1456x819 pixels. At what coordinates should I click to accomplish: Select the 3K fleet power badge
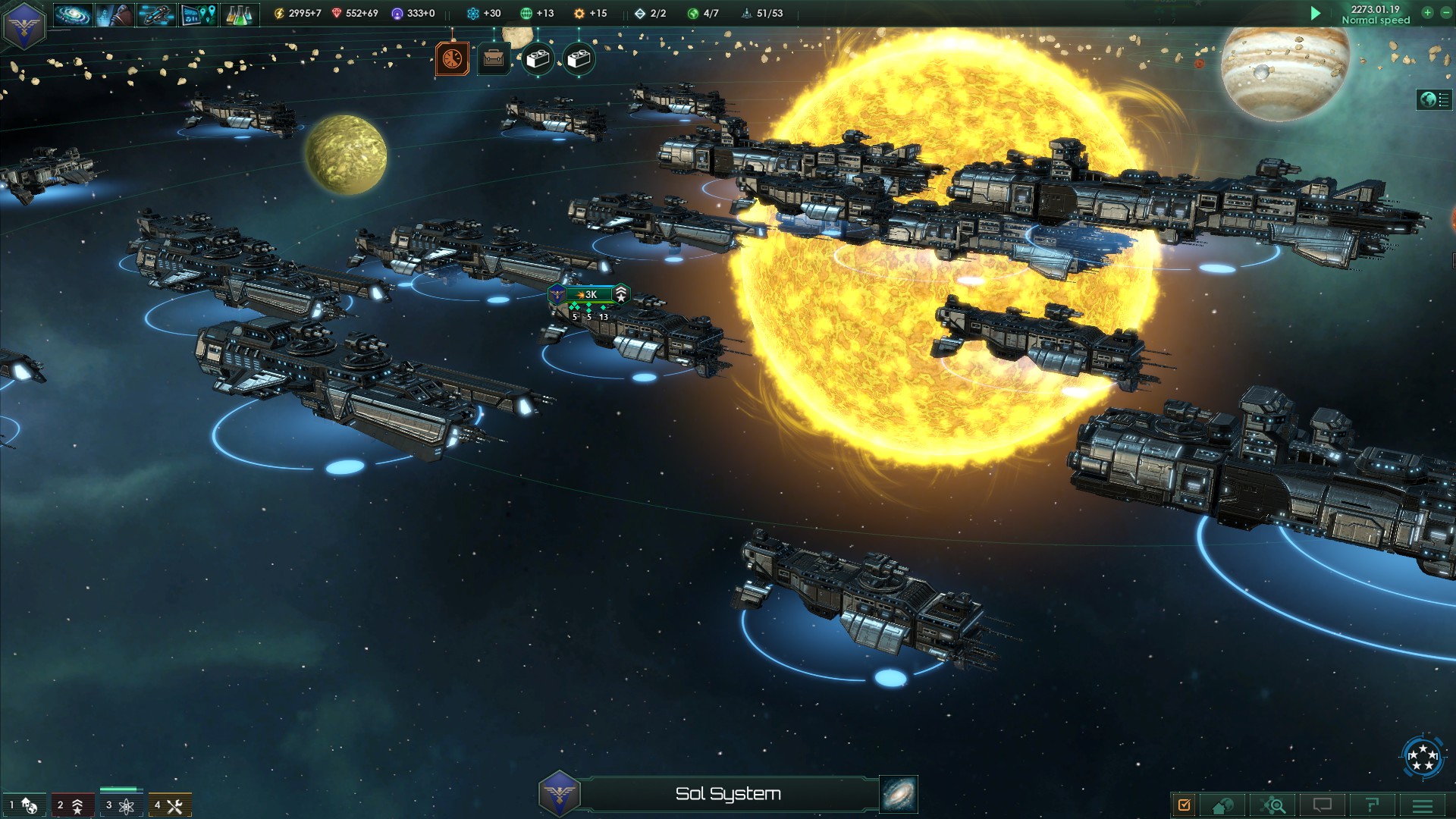point(589,294)
